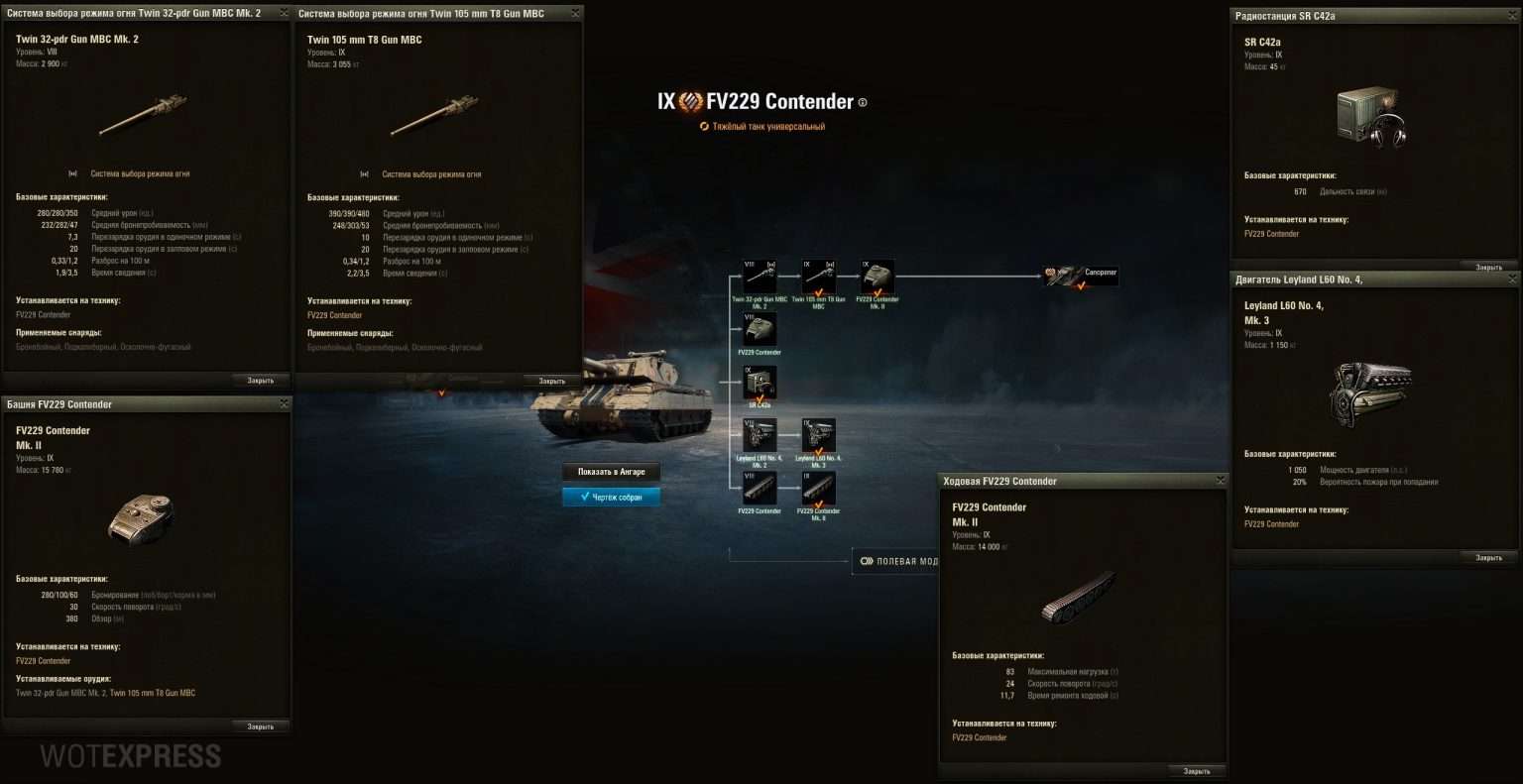Select the Twin 105 mm T8 Gun MBC module icon
The height and width of the screenshot is (784, 1523).
[x=818, y=274]
